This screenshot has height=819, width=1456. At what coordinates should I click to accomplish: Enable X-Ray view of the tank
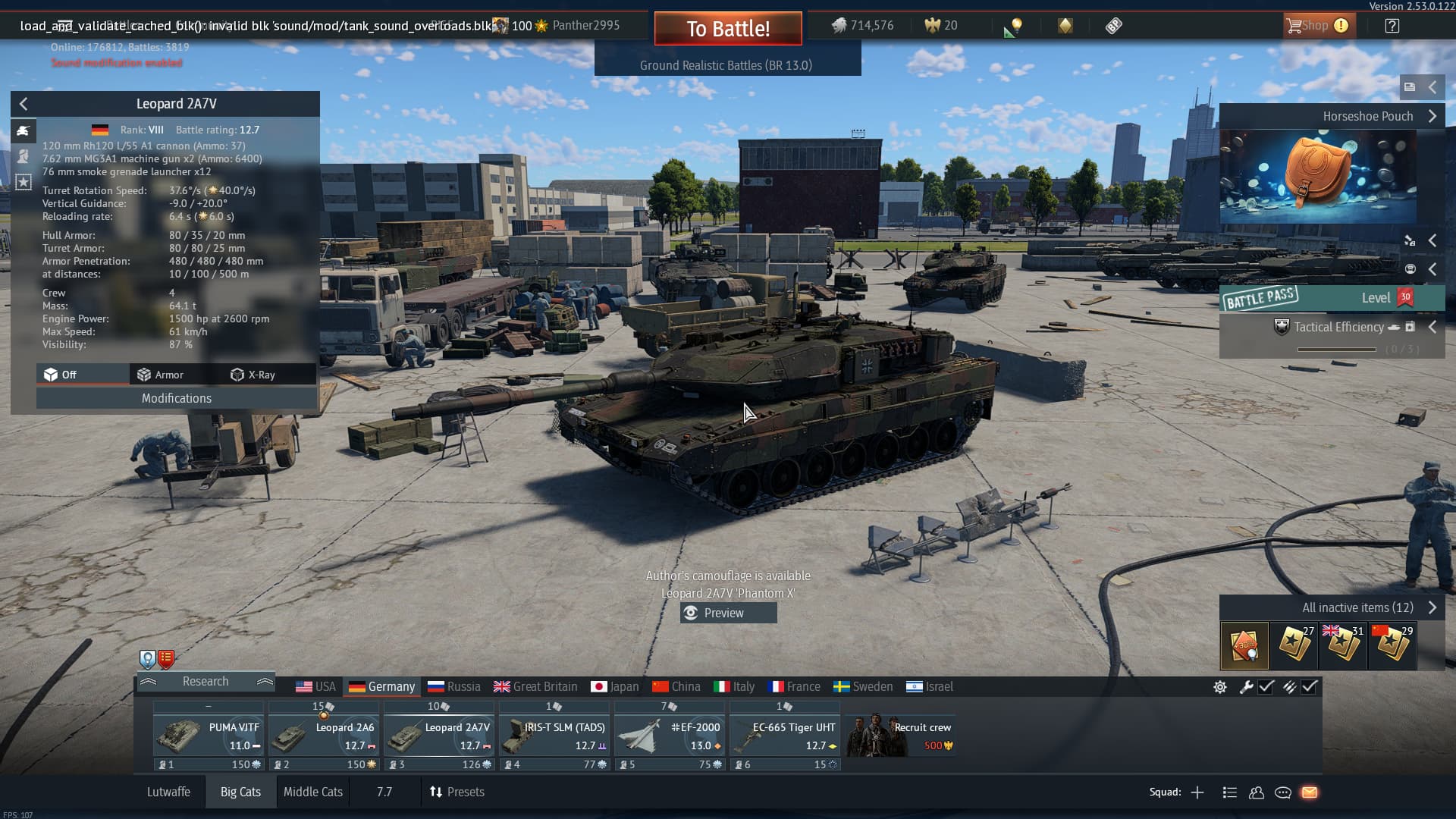253,375
